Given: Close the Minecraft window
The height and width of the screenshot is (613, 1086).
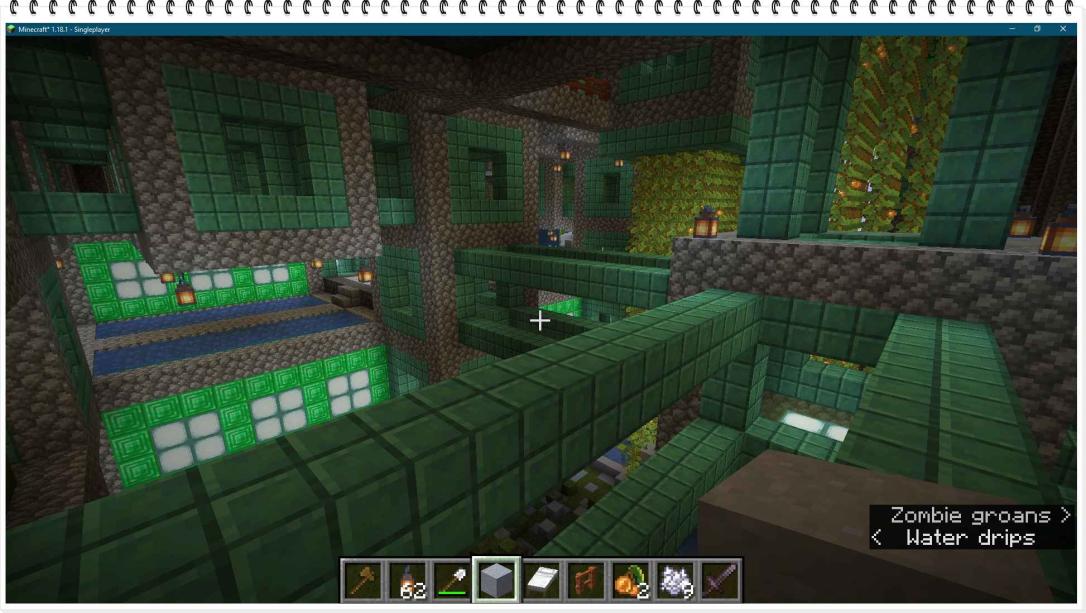Looking at the screenshot, I should (x=1063, y=29).
